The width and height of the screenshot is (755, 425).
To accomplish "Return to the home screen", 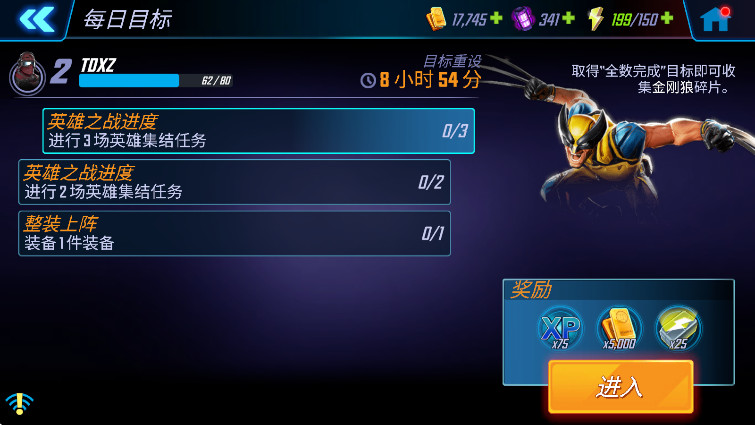I will point(714,19).
